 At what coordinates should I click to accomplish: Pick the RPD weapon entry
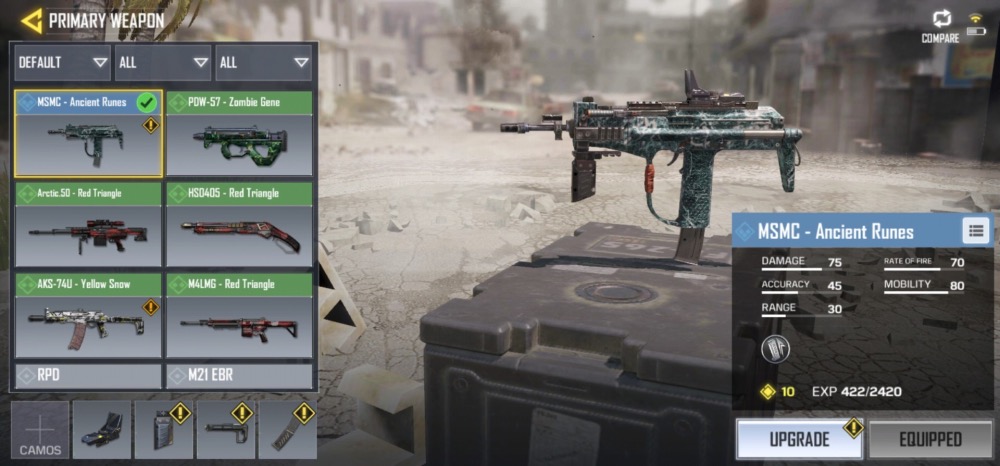[x=88, y=376]
